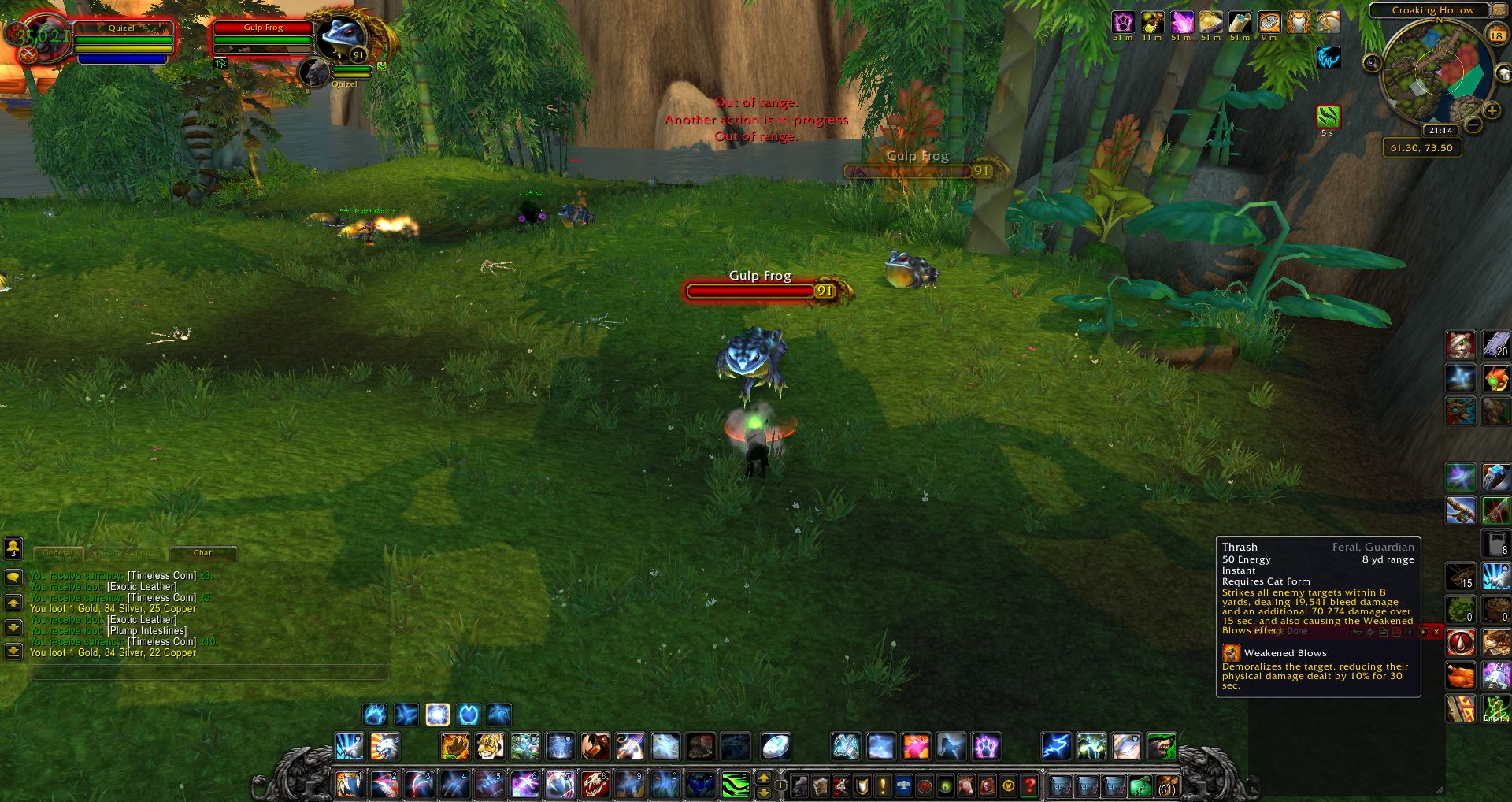Open the backpack bag showing 31 free slots
The image size is (1512, 802).
pos(1166,785)
